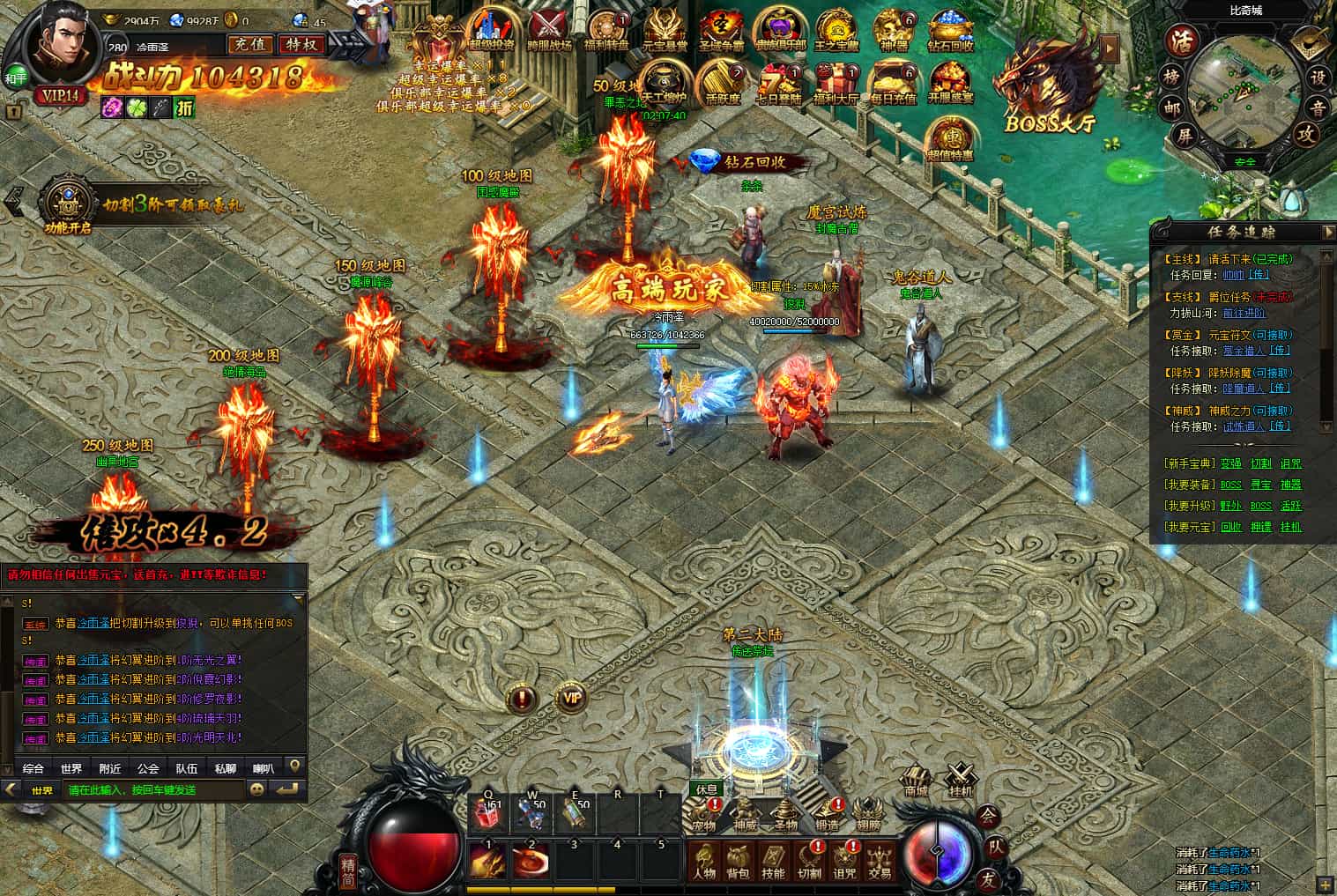
Task: Switch chat to the 公会 guild tab
Action: [148, 768]
